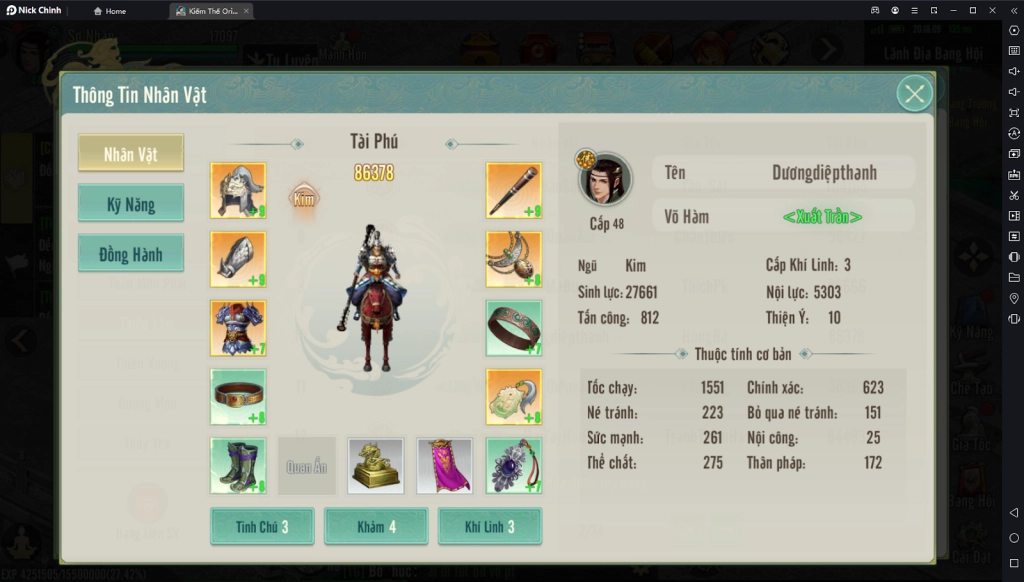Select the necklace equipment slot
Viewport: 1024px width, 582px height.
[514, 259]
